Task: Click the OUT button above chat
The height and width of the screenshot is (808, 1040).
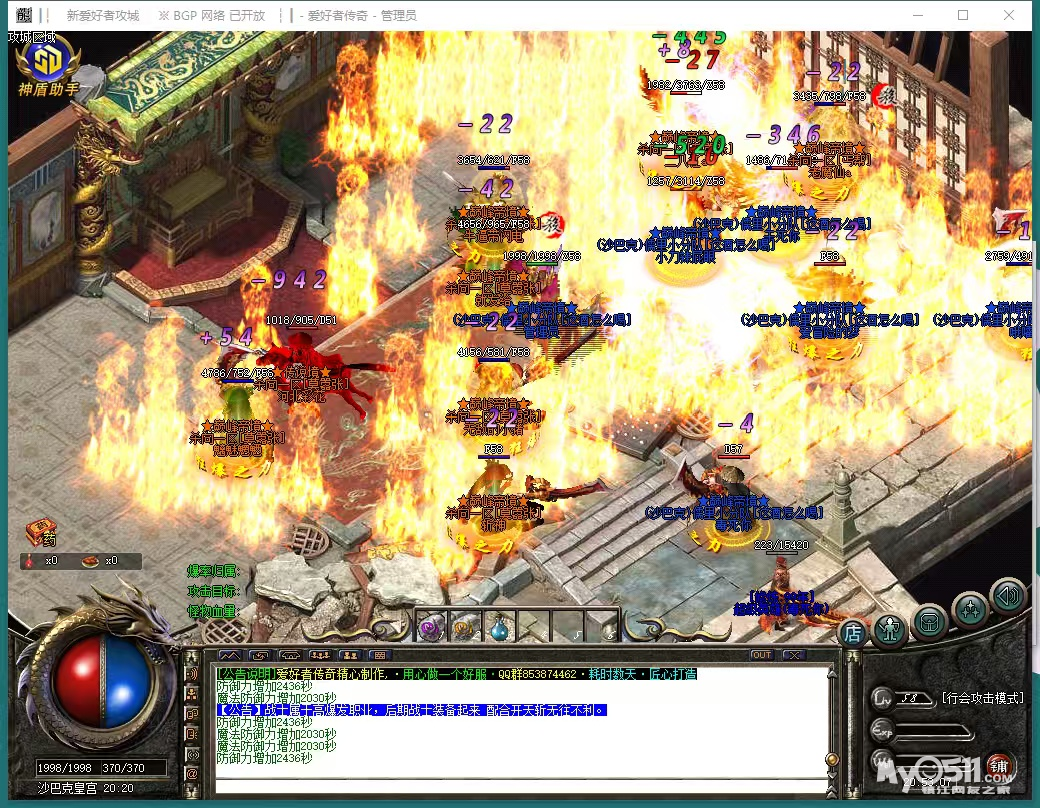Action: tap(762, 655)
